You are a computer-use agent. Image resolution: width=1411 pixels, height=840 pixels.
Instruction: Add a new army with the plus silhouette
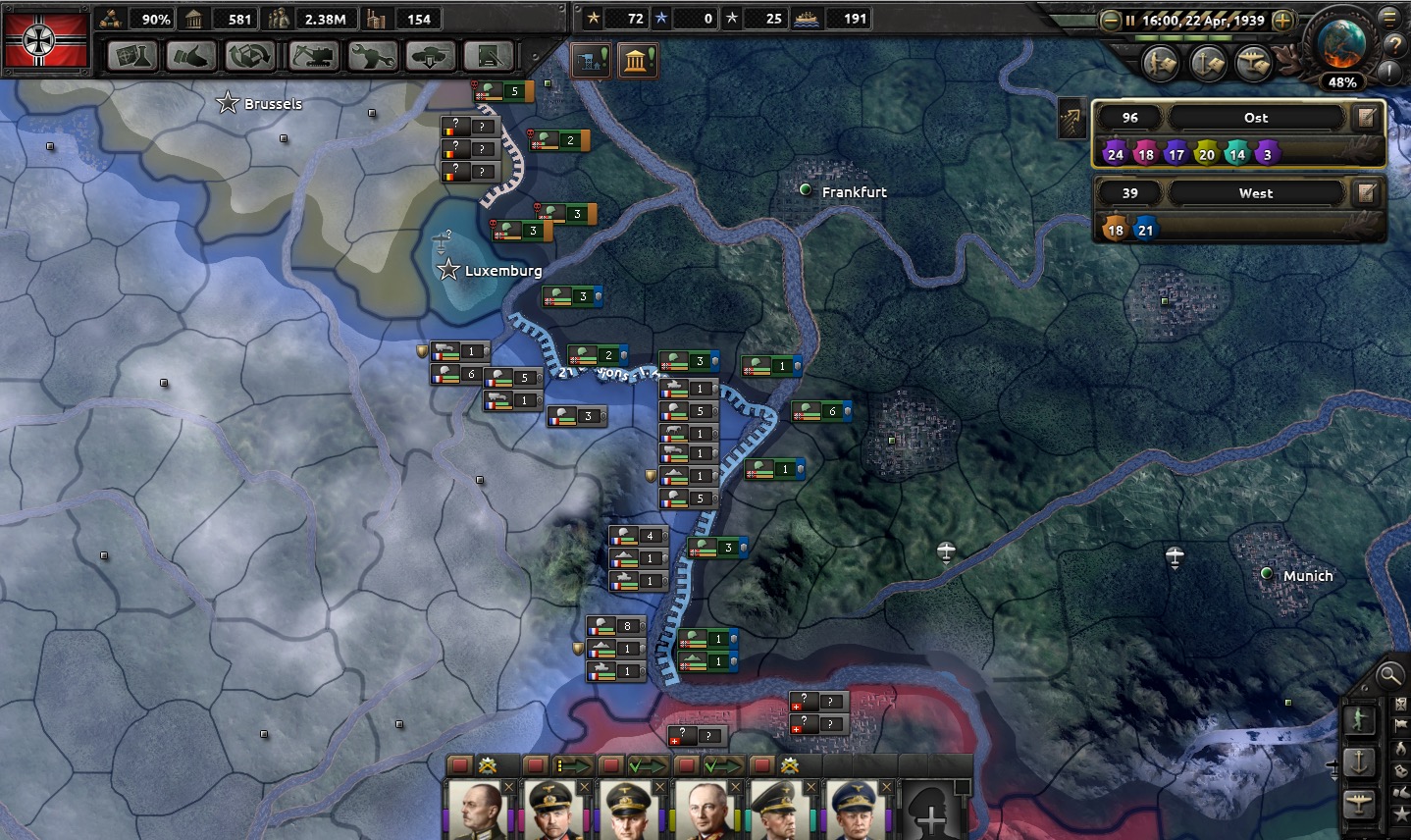click(x=930, y=812)
